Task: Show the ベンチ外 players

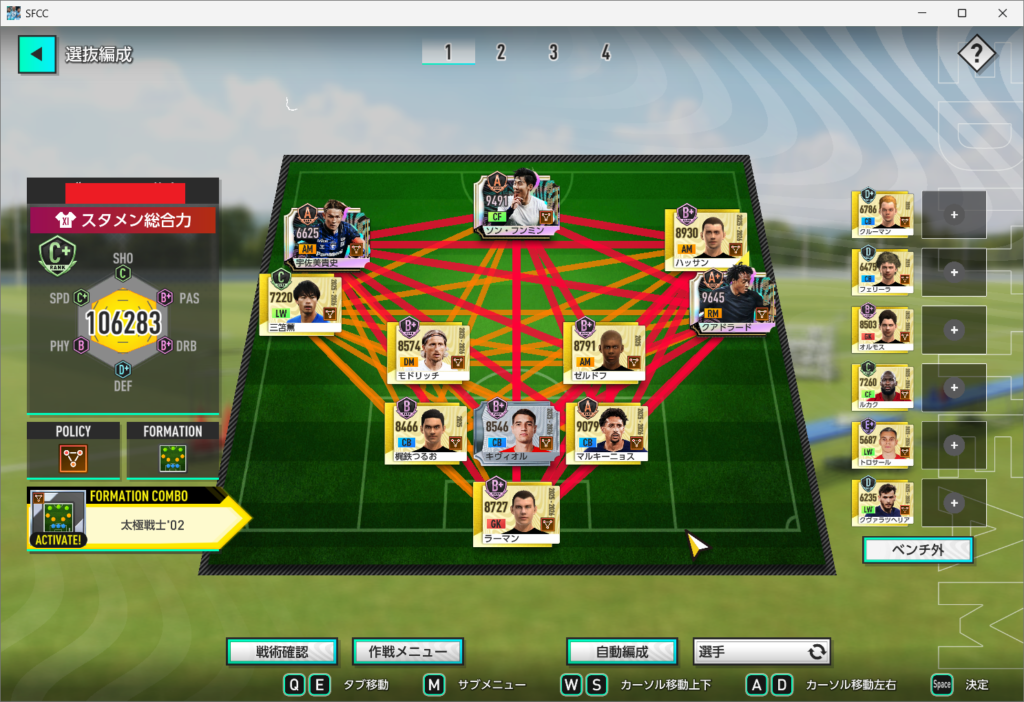Action: click(x=917, y=550)
